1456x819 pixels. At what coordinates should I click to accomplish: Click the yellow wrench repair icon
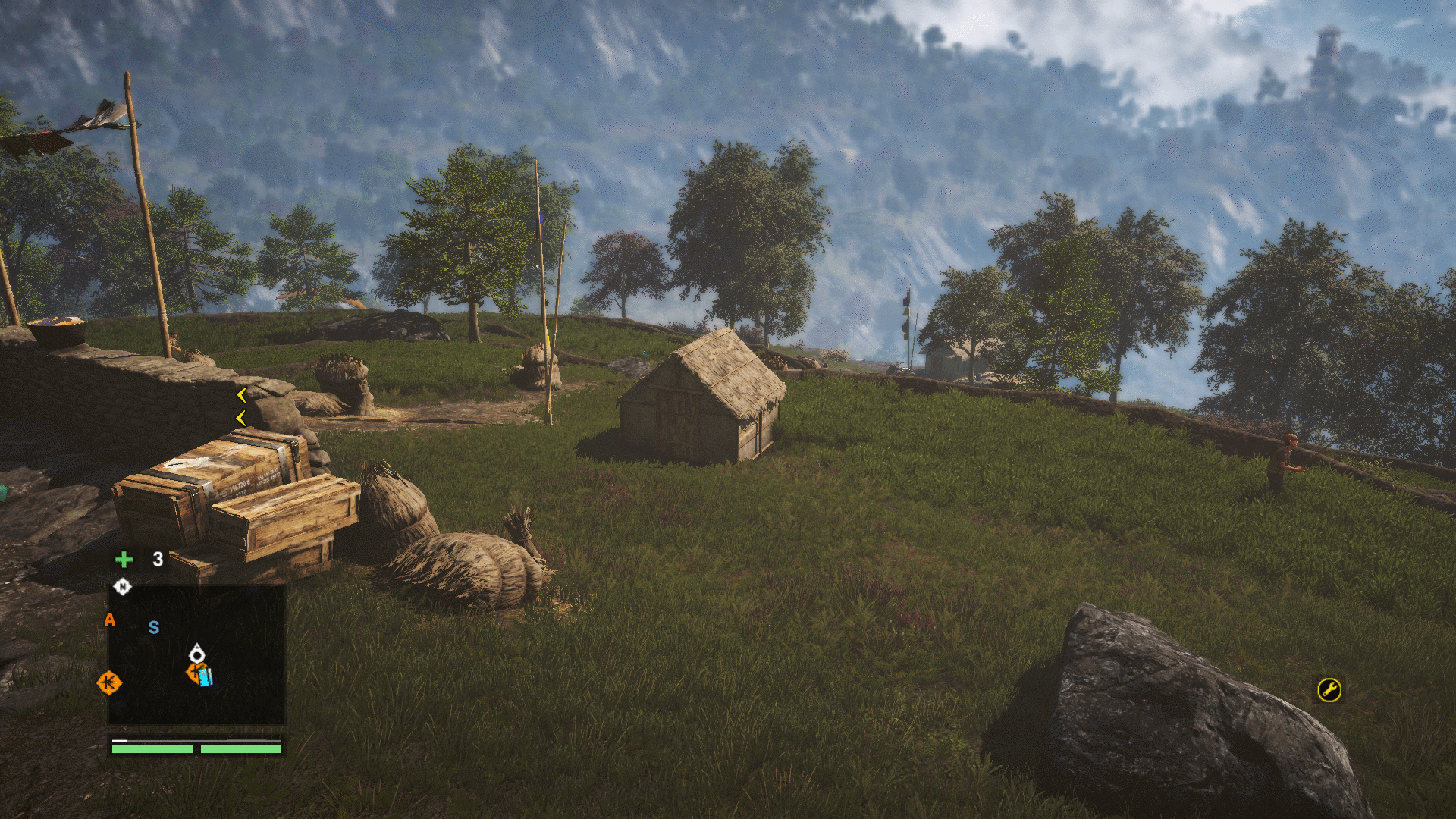pyautogui.click(x=1329, y=689)
